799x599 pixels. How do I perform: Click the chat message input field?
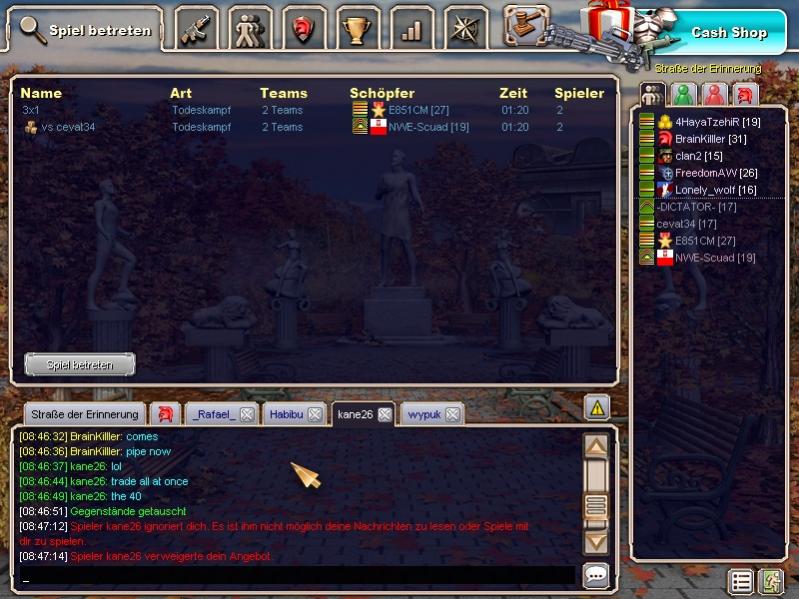(x=297, y=577)
